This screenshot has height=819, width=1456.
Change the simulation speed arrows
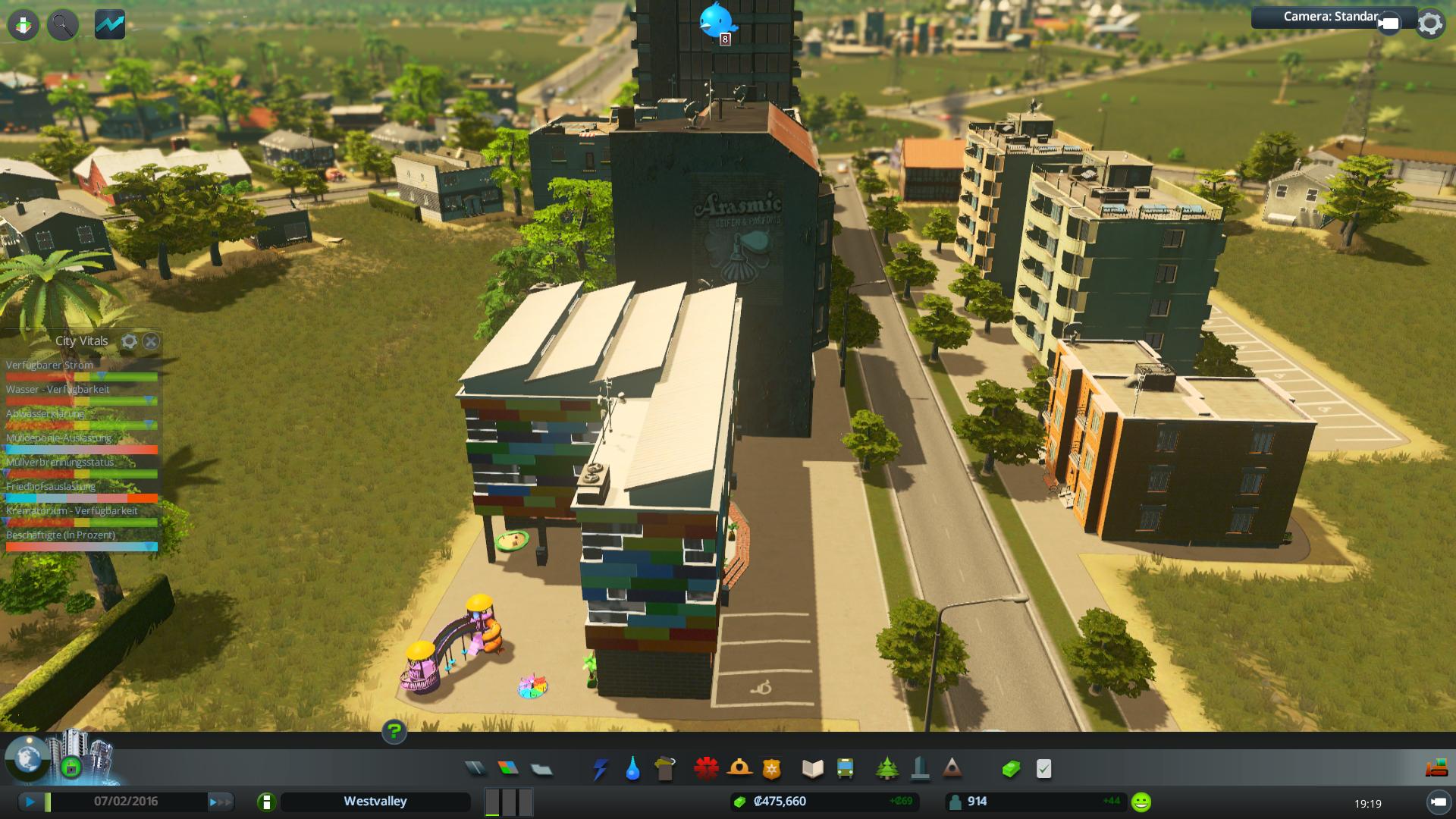point(219,802)
